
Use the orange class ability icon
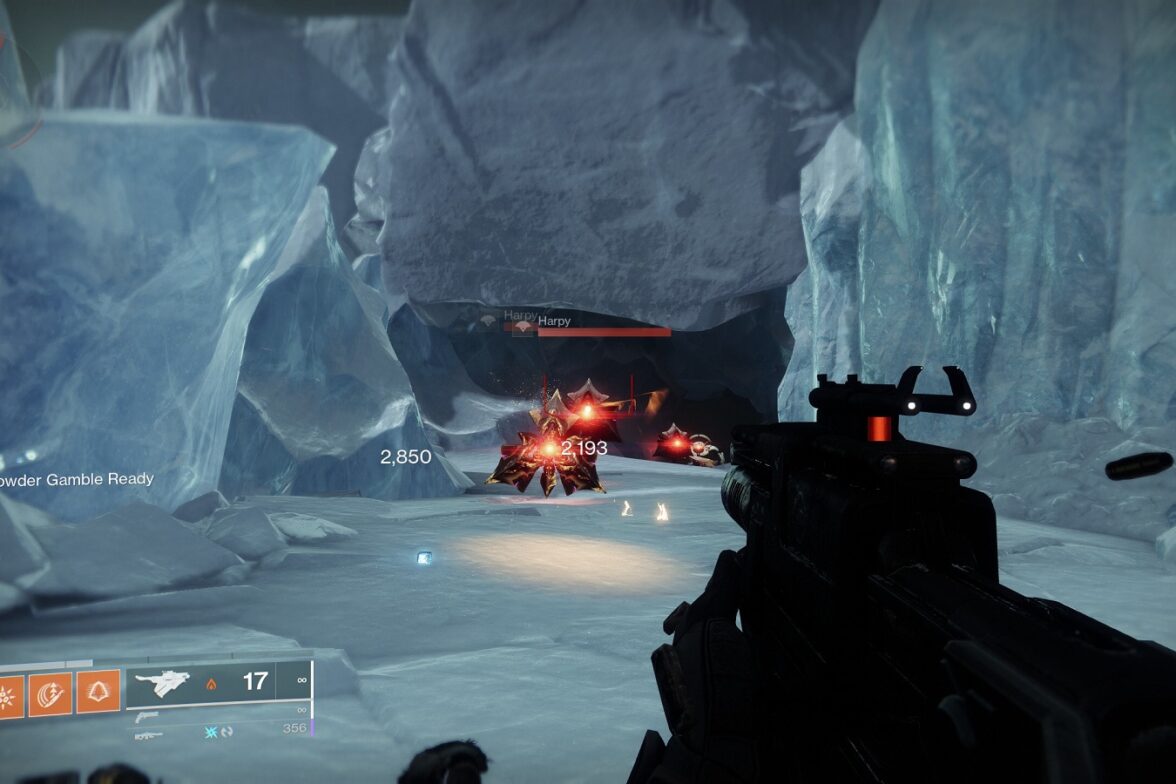98,692
